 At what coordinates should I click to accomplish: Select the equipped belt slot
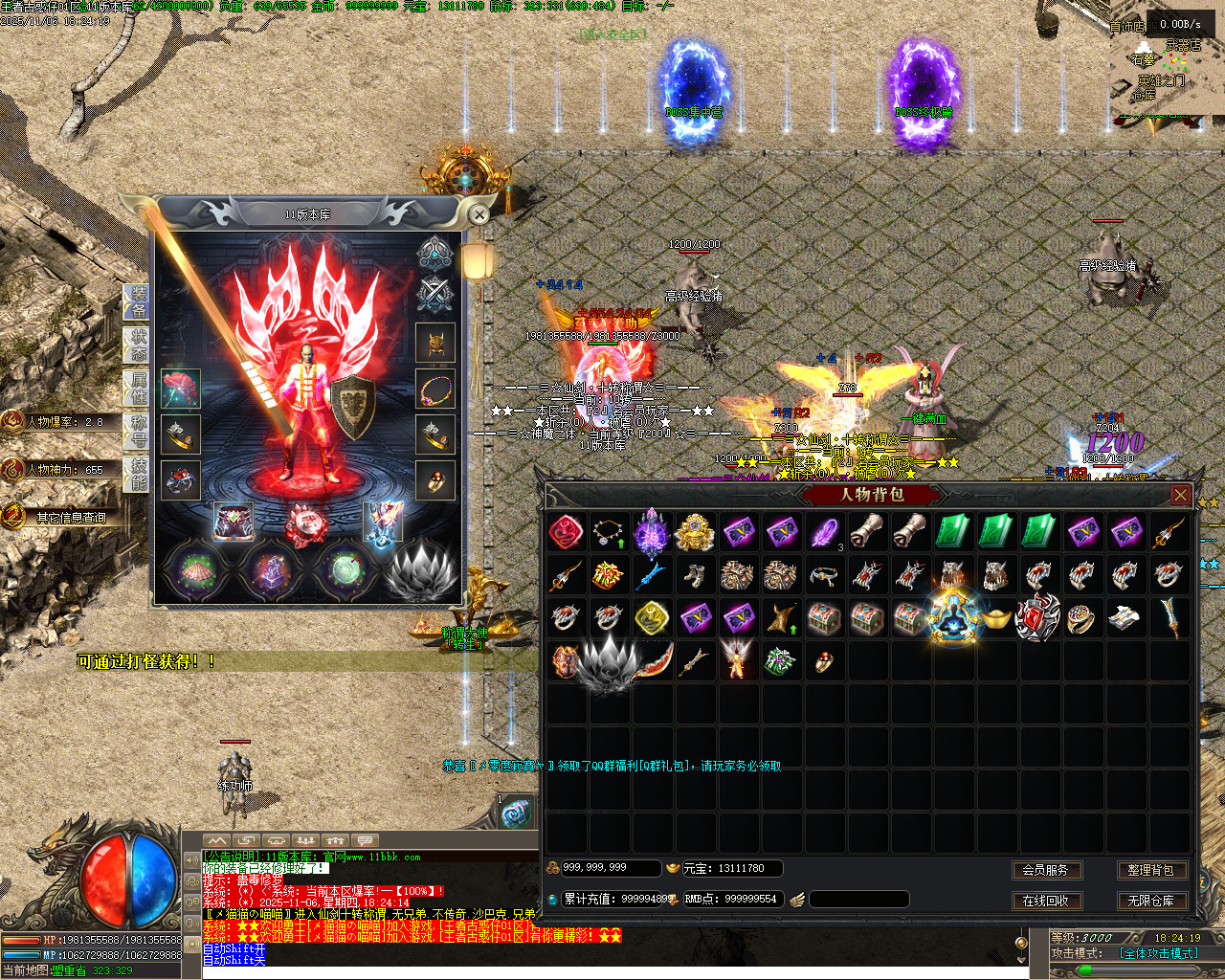(233, 523)
